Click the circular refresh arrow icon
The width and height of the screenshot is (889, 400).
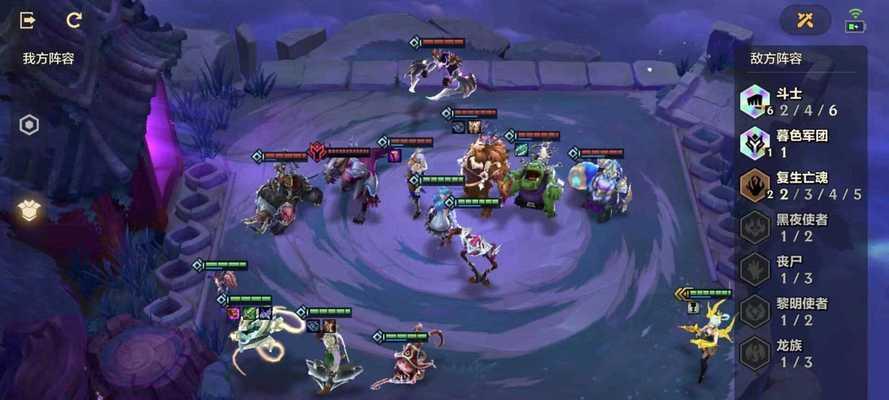[74, 20]
